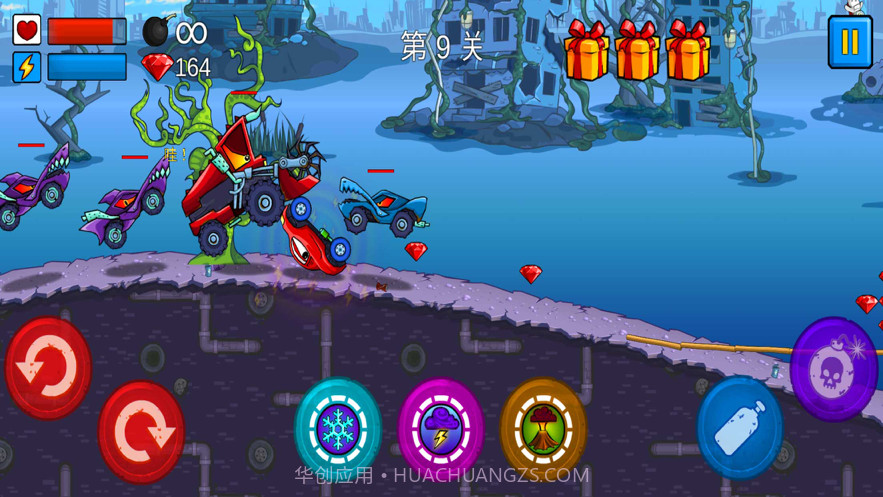Drop a skull bomb

click(833, 368)
